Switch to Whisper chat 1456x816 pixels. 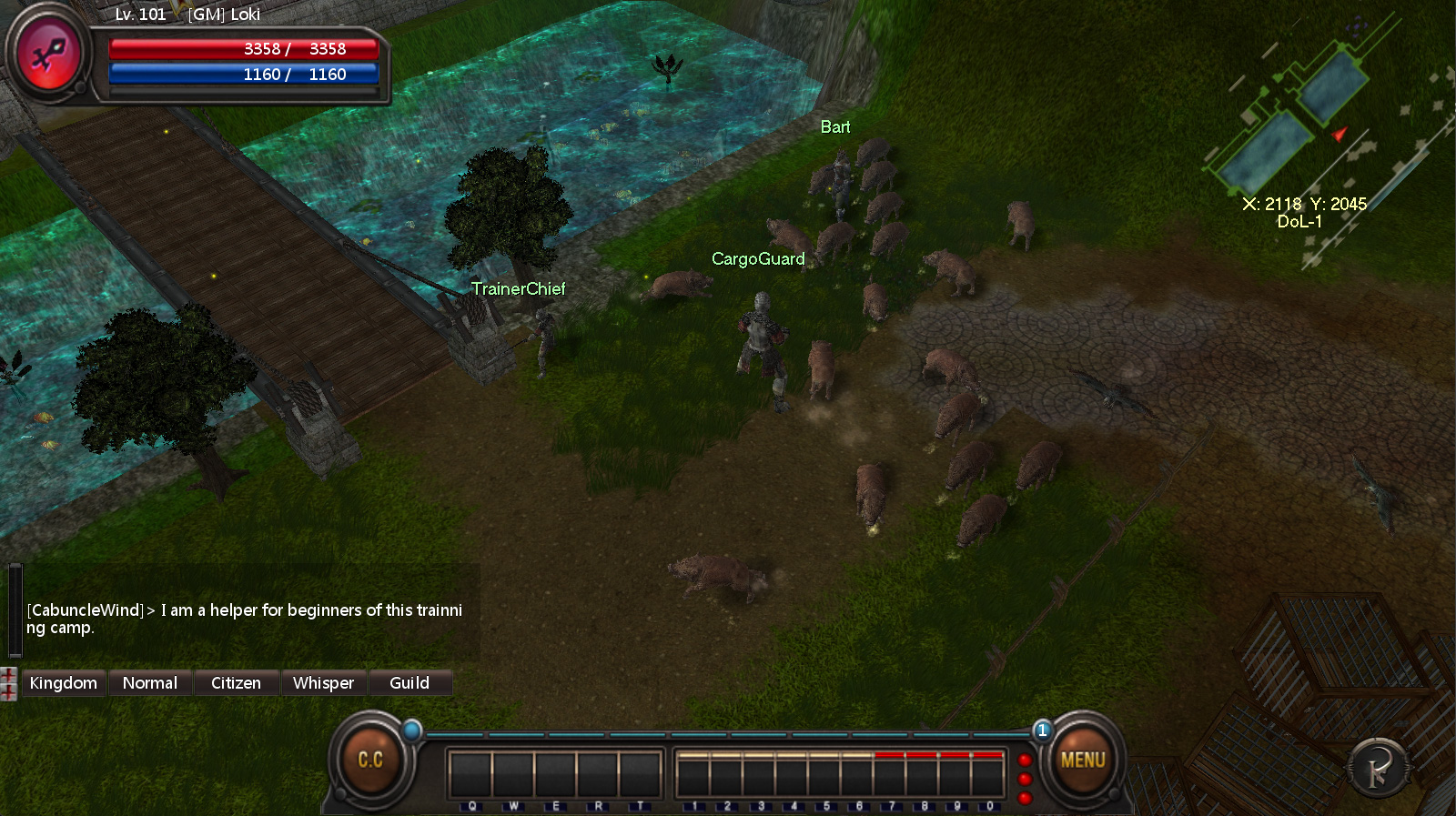pyautogui.click(x=323, y=683)
